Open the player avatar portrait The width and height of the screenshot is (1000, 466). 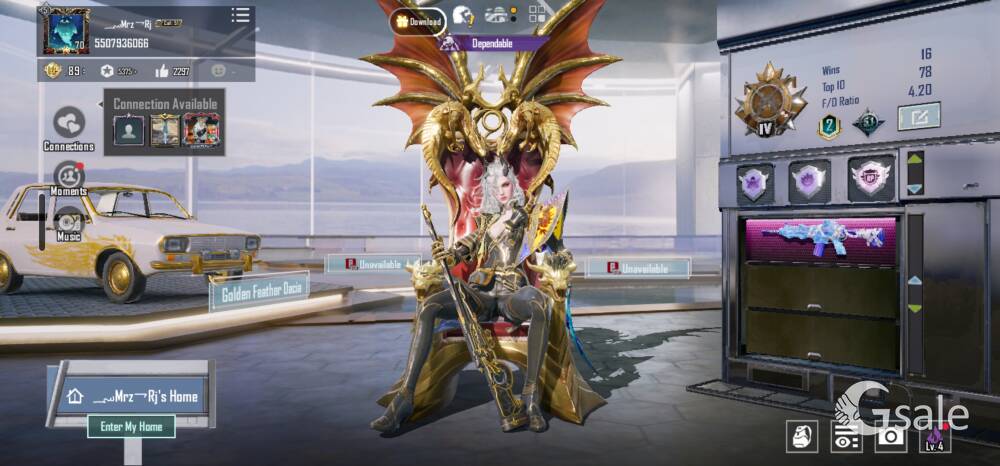click(x=65, y=31)
